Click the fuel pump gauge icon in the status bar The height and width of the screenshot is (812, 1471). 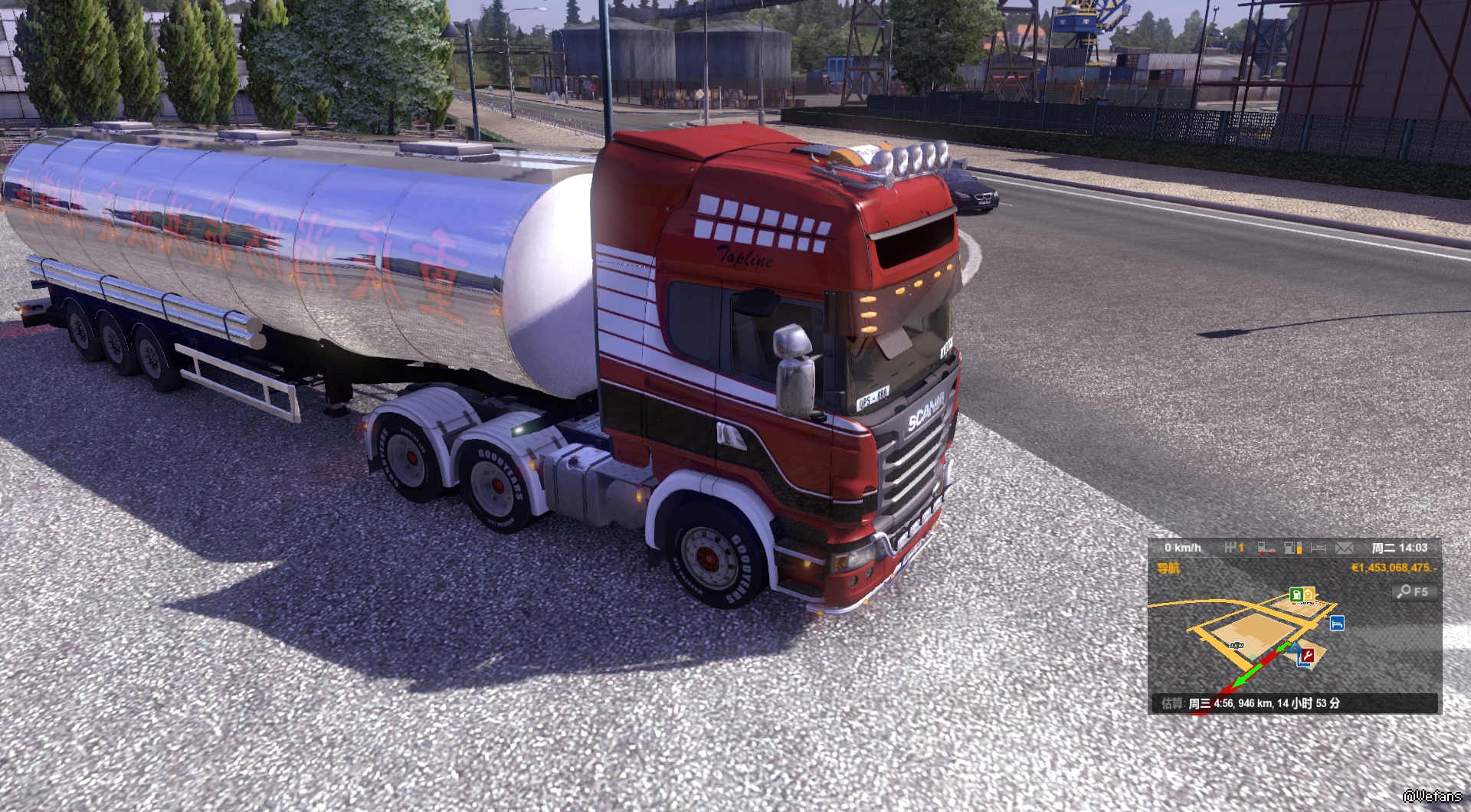tap(1293, 548)
